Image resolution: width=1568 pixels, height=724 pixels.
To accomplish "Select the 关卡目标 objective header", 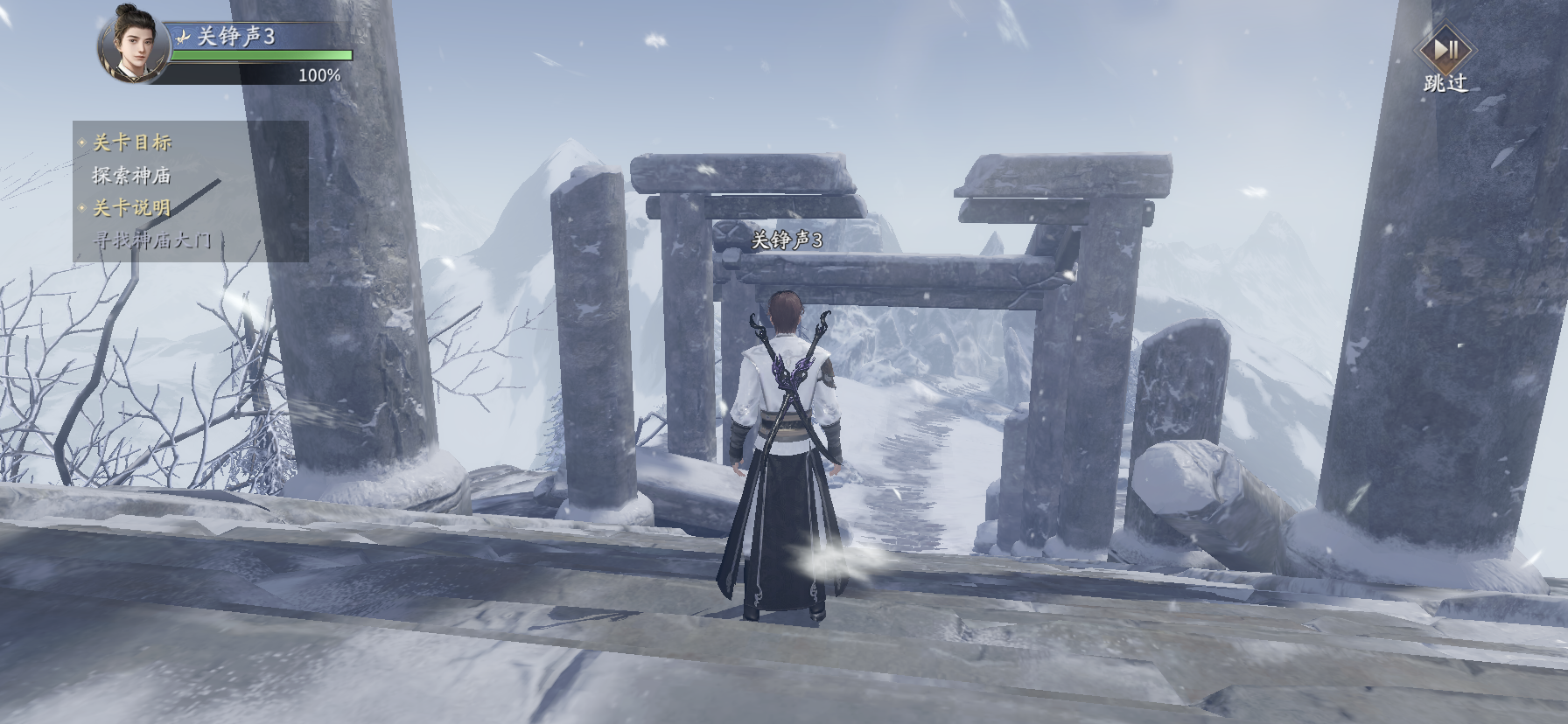I will 132,143.
